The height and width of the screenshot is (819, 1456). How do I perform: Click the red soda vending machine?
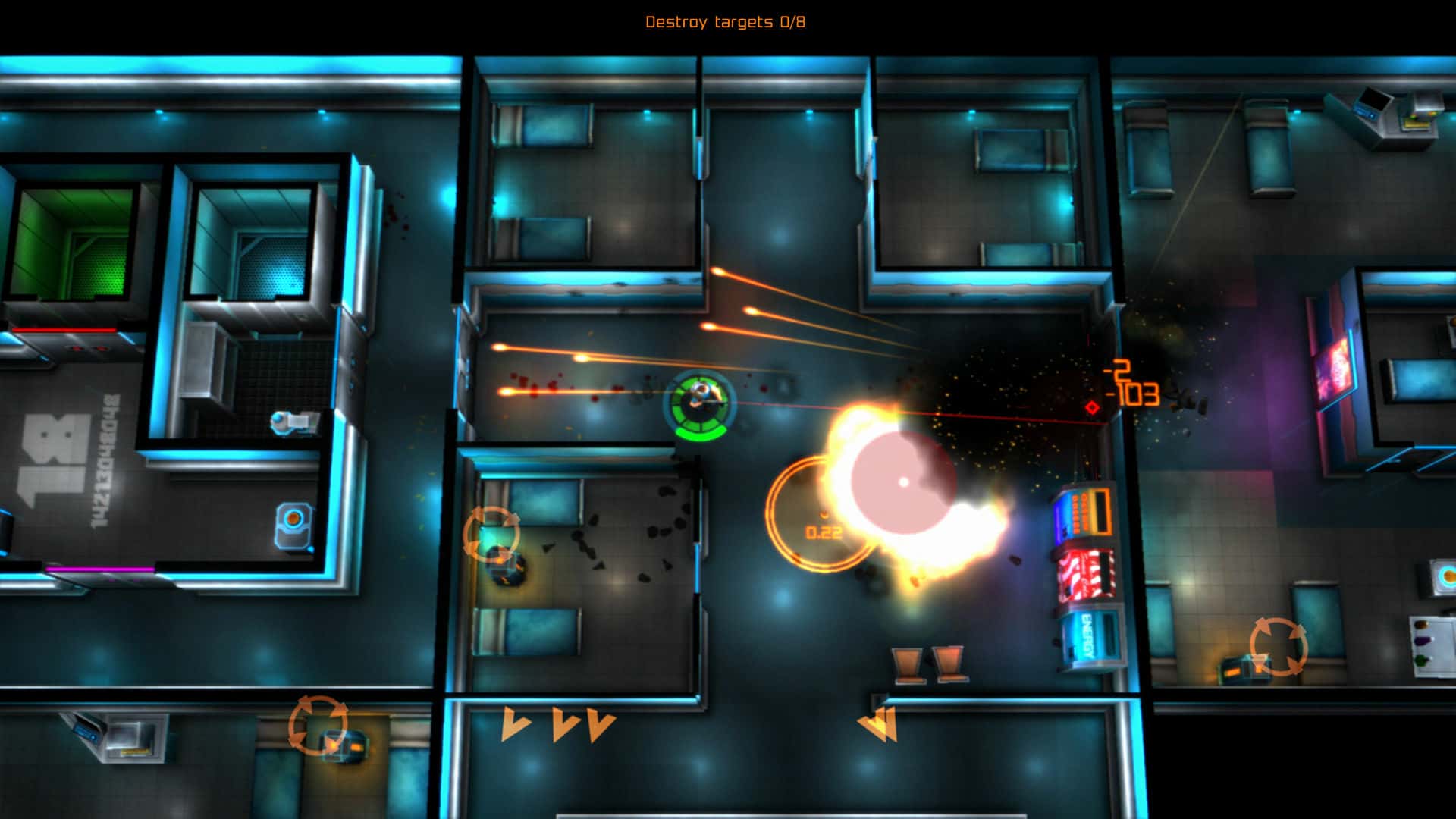click(x=1084, y=573)
